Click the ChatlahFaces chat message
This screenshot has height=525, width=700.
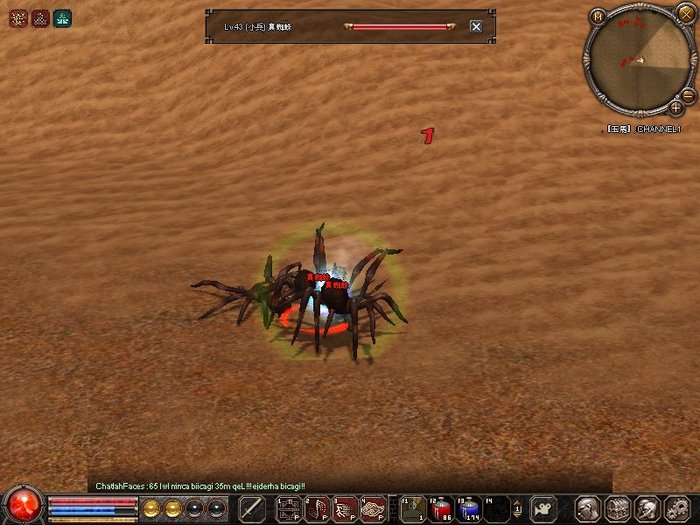(200, 486)
